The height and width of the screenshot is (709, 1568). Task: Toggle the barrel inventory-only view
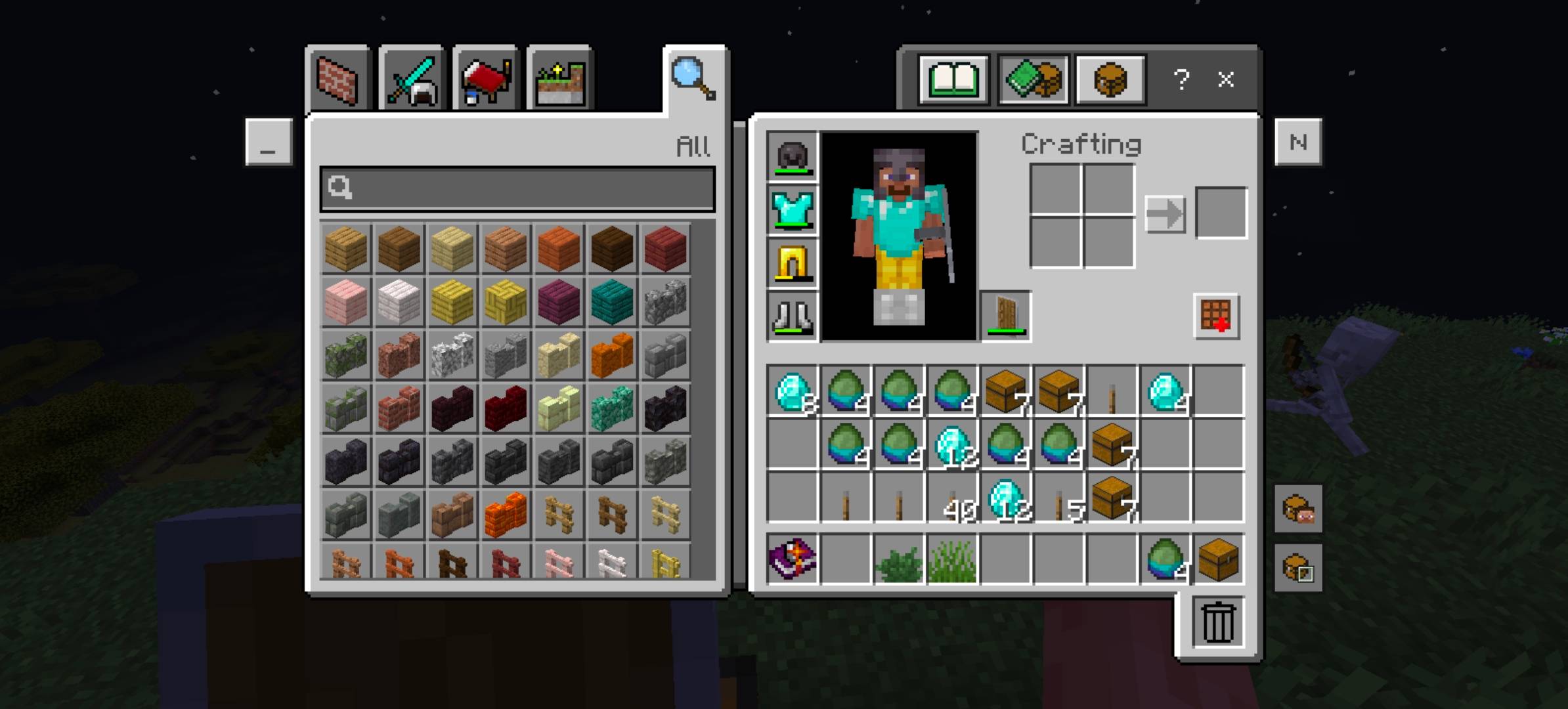[1110, 80]
